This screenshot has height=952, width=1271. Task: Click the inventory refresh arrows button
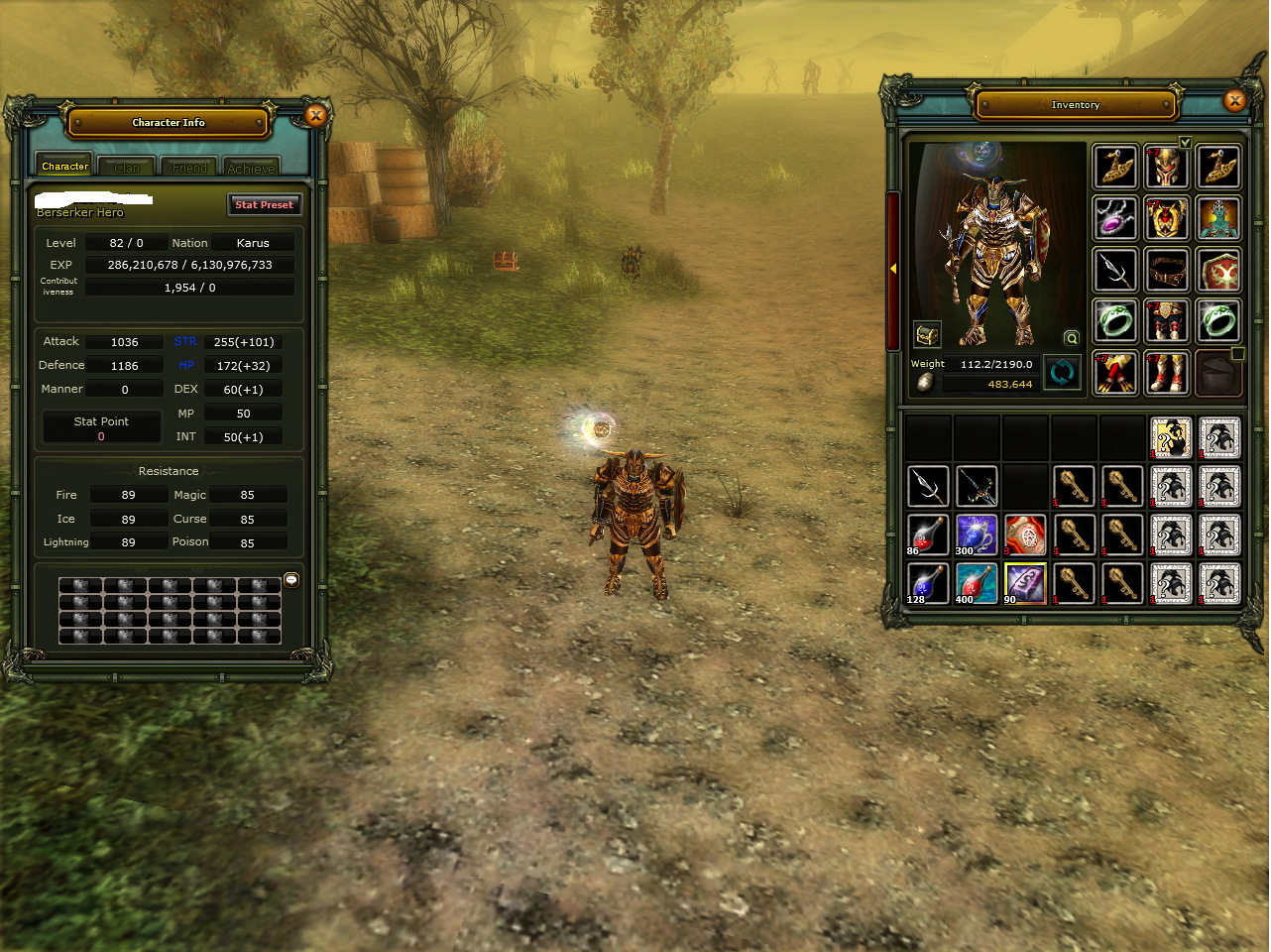pyautogui.click(x=1062, y=374)
